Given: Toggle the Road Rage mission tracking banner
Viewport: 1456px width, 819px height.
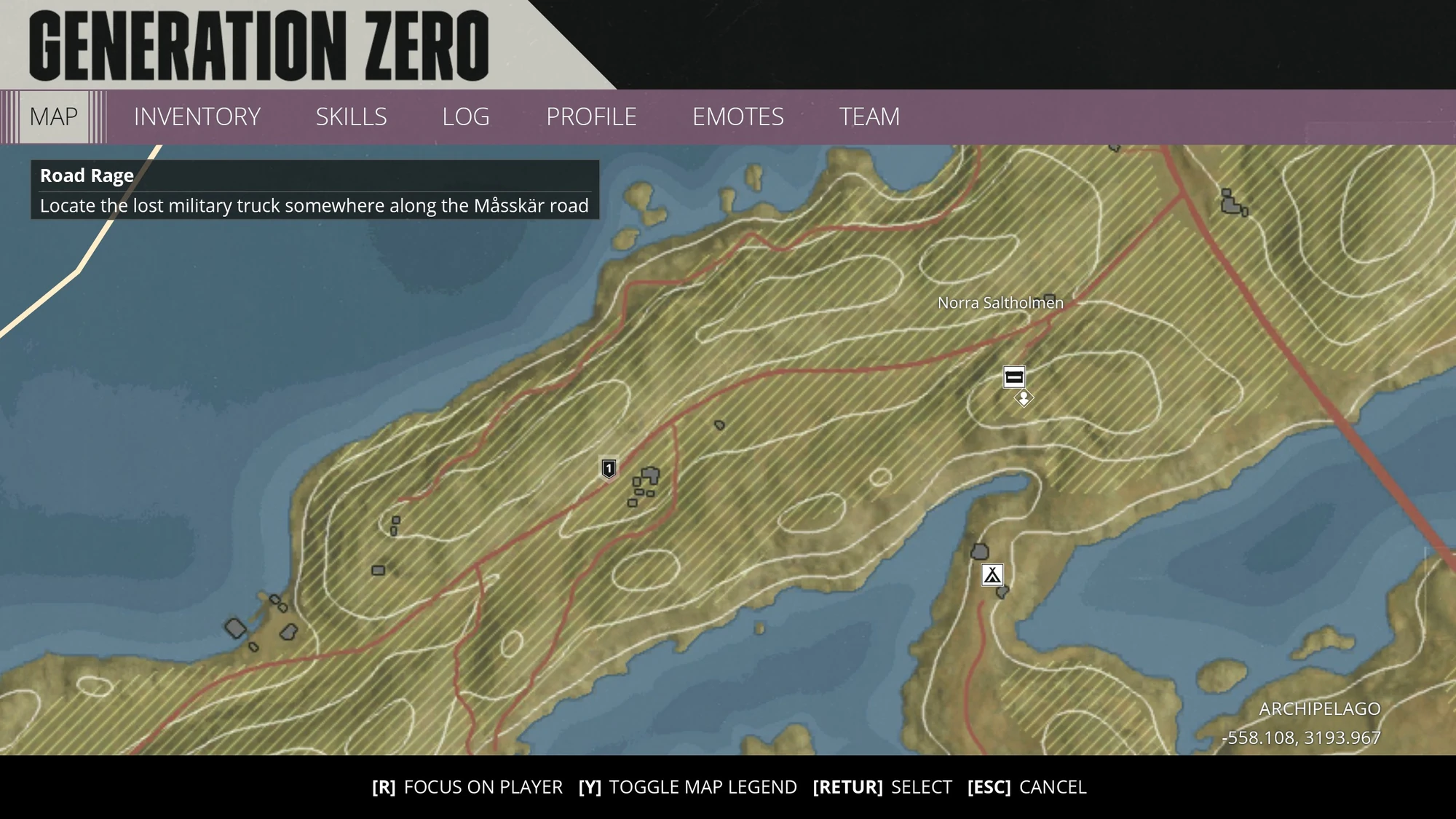Looking at the screenshot, I should [85, 175].
